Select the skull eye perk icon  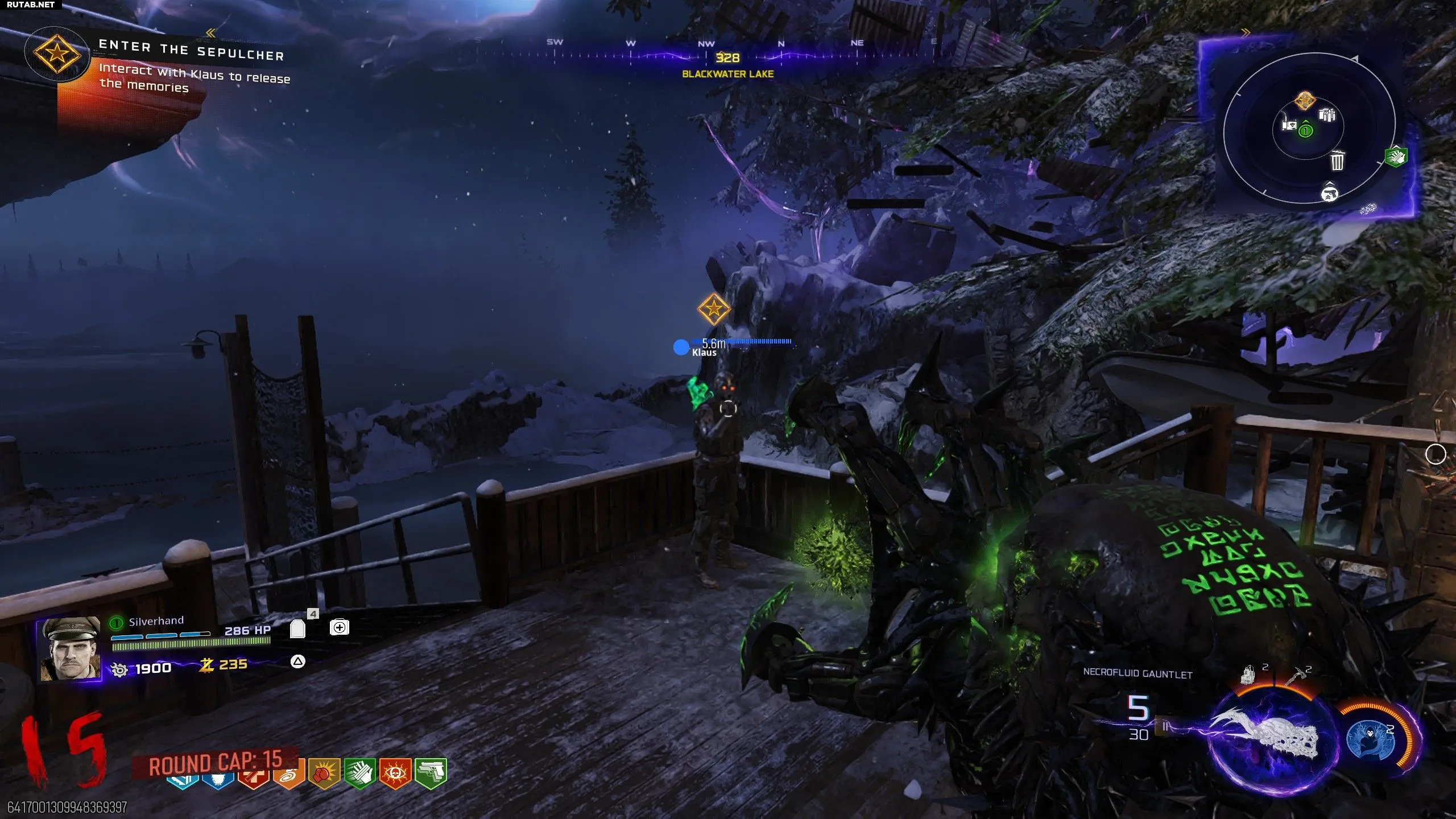395,773
